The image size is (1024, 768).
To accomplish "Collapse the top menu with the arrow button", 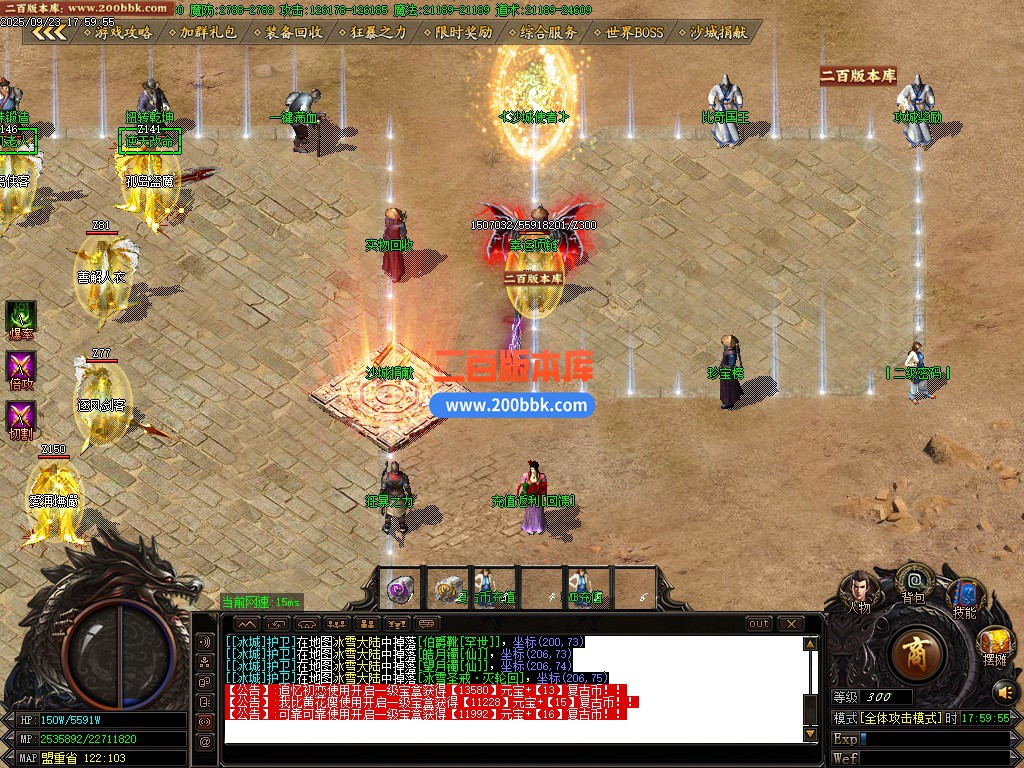I will click(x=48, y=32).
